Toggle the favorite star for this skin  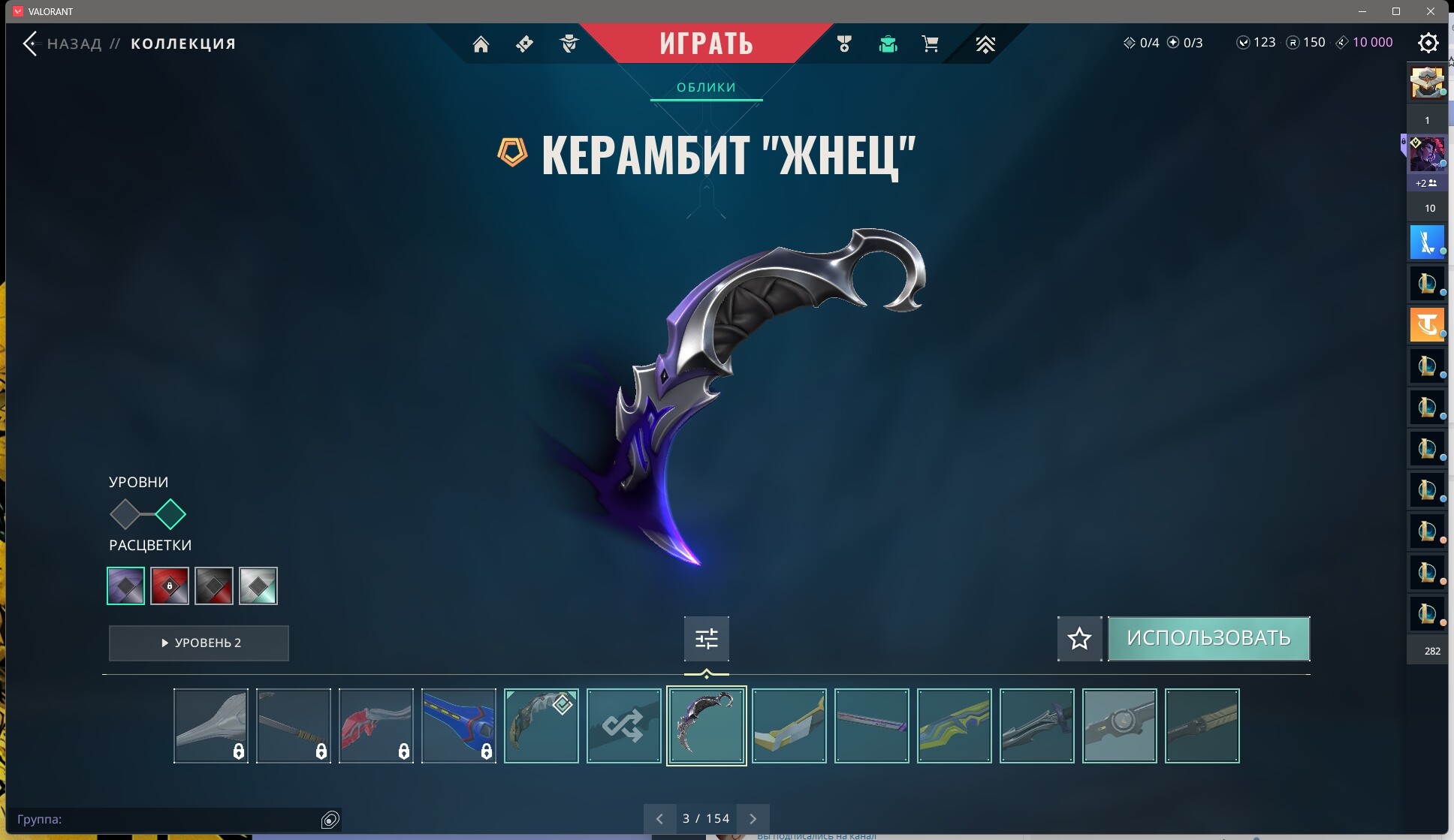pyautogui.click(x=1079, y=639)
